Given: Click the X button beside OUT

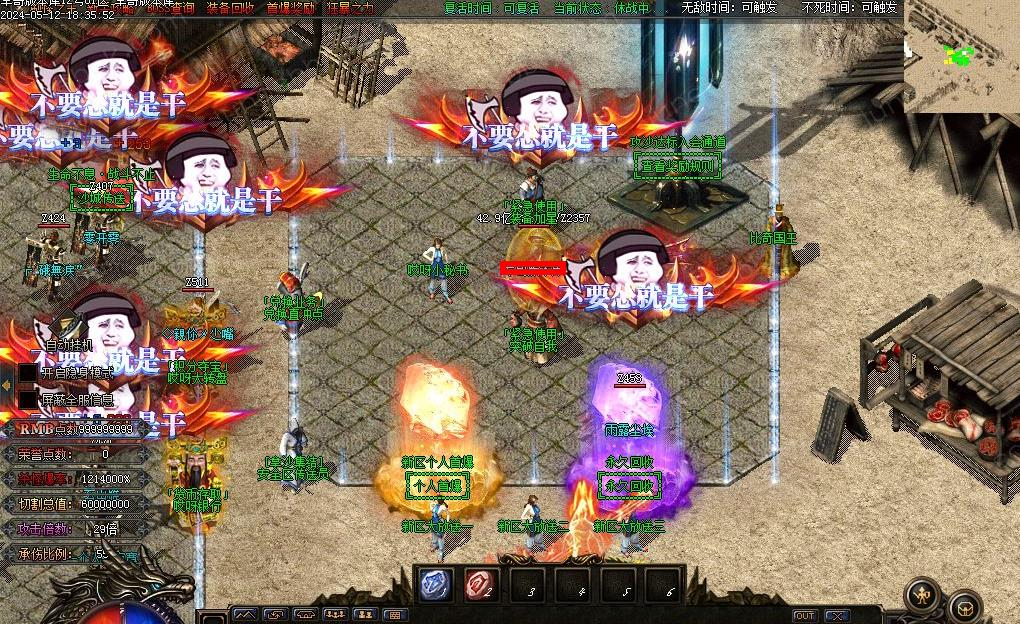Looking at the screenshot, I should point(837,615).
